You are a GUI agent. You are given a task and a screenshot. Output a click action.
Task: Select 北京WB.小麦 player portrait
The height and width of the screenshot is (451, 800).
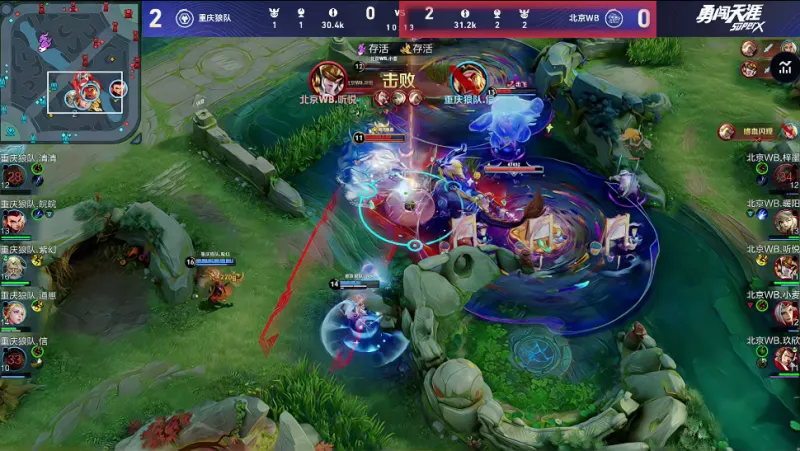785,313
